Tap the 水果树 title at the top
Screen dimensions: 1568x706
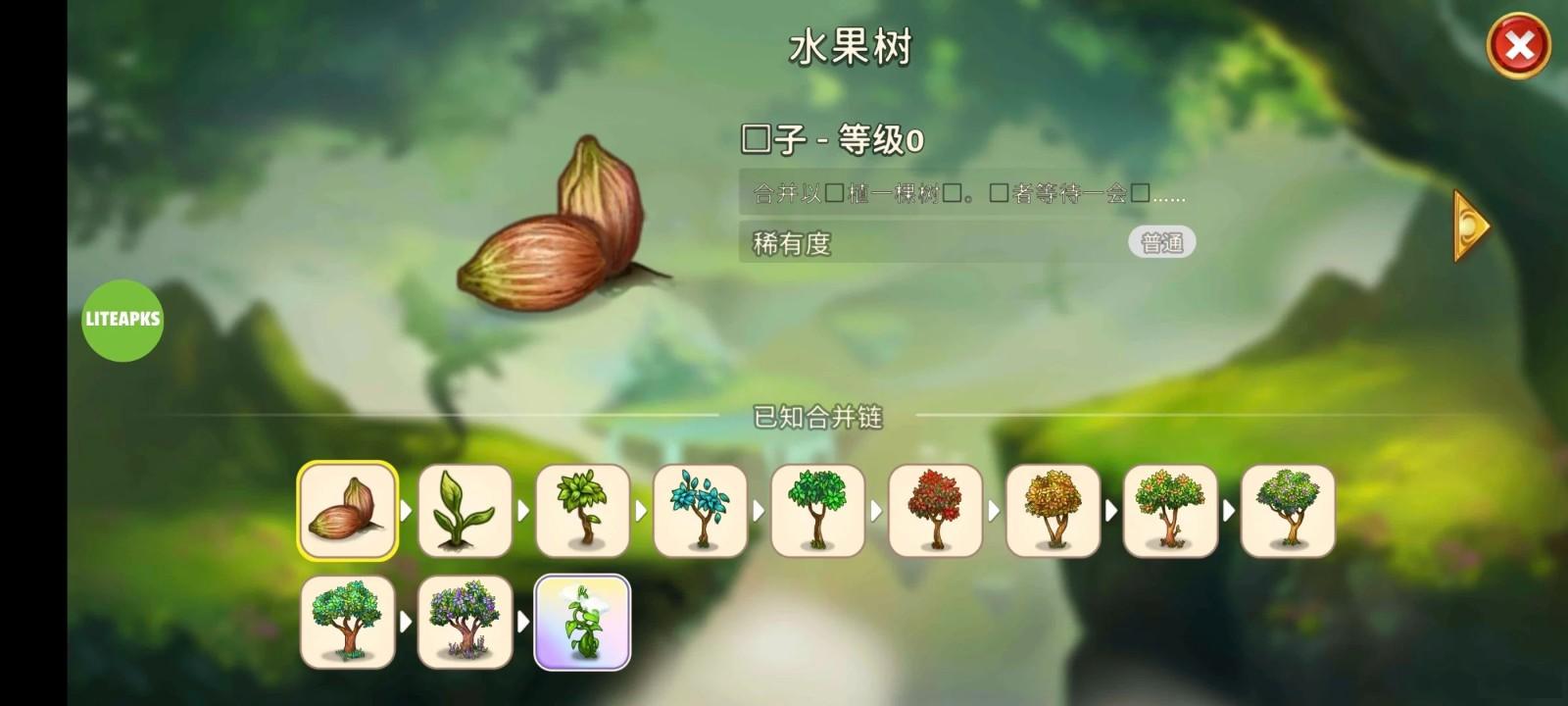pos(849,47)
